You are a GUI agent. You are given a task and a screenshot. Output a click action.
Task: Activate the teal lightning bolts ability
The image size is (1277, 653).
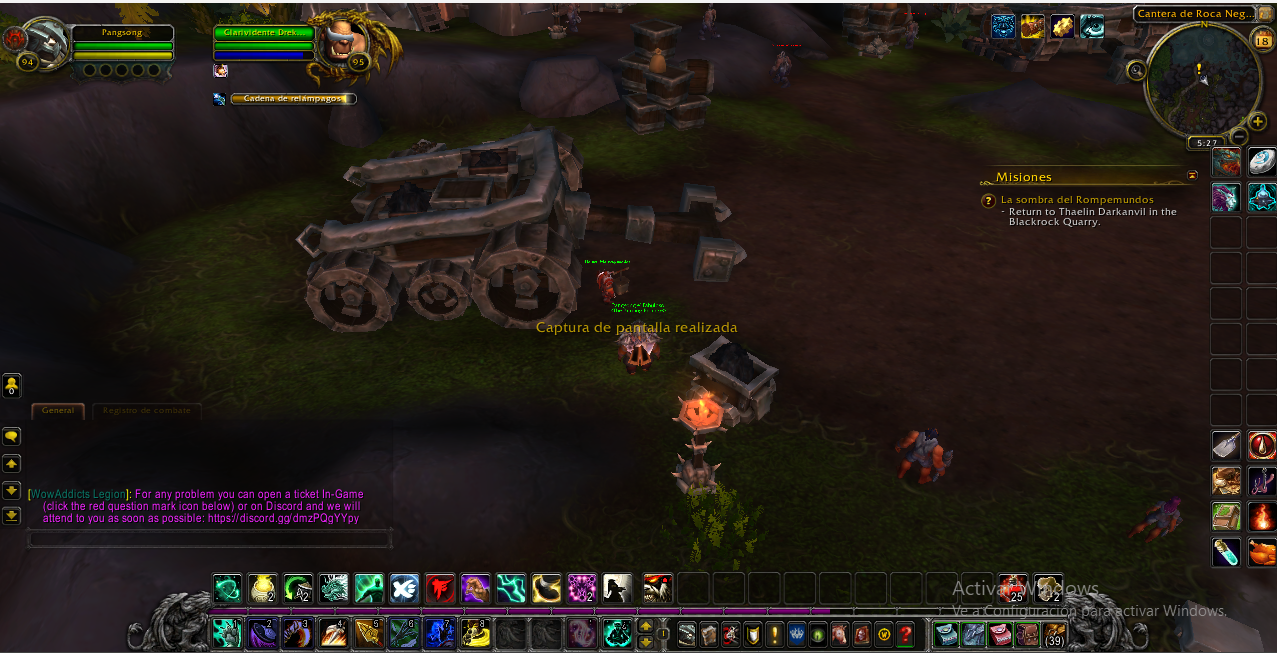(x=511, y=587)
